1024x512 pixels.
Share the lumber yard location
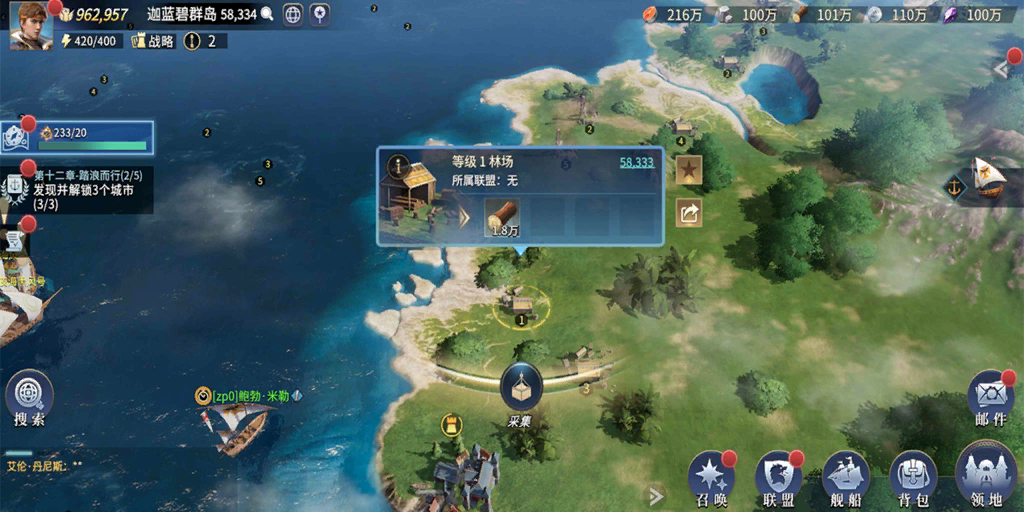tap(689, 211)
